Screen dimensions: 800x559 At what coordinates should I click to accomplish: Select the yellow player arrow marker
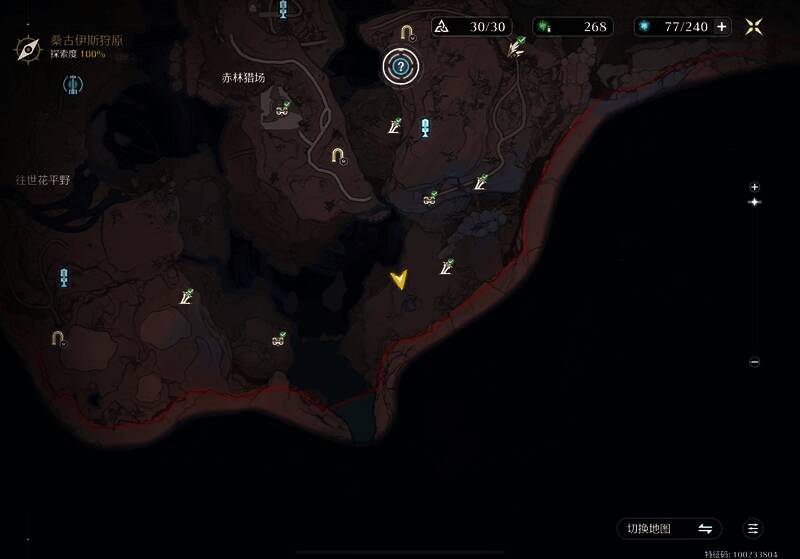(x=400, y=280)
